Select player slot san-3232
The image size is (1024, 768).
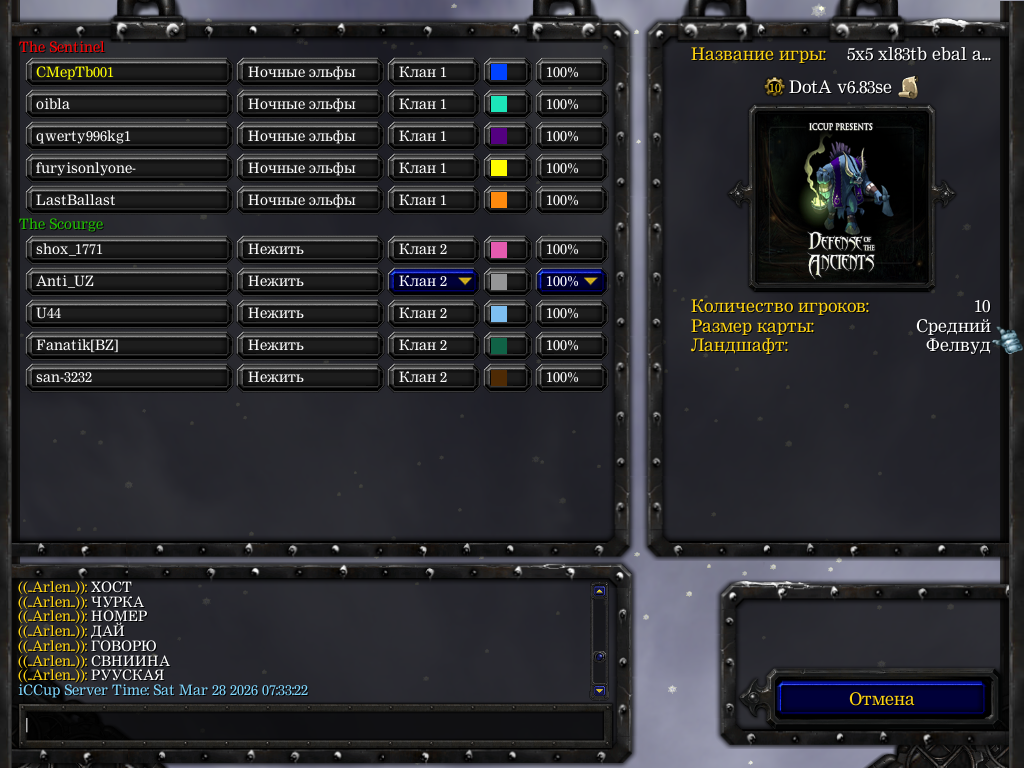tap(129, 377)
